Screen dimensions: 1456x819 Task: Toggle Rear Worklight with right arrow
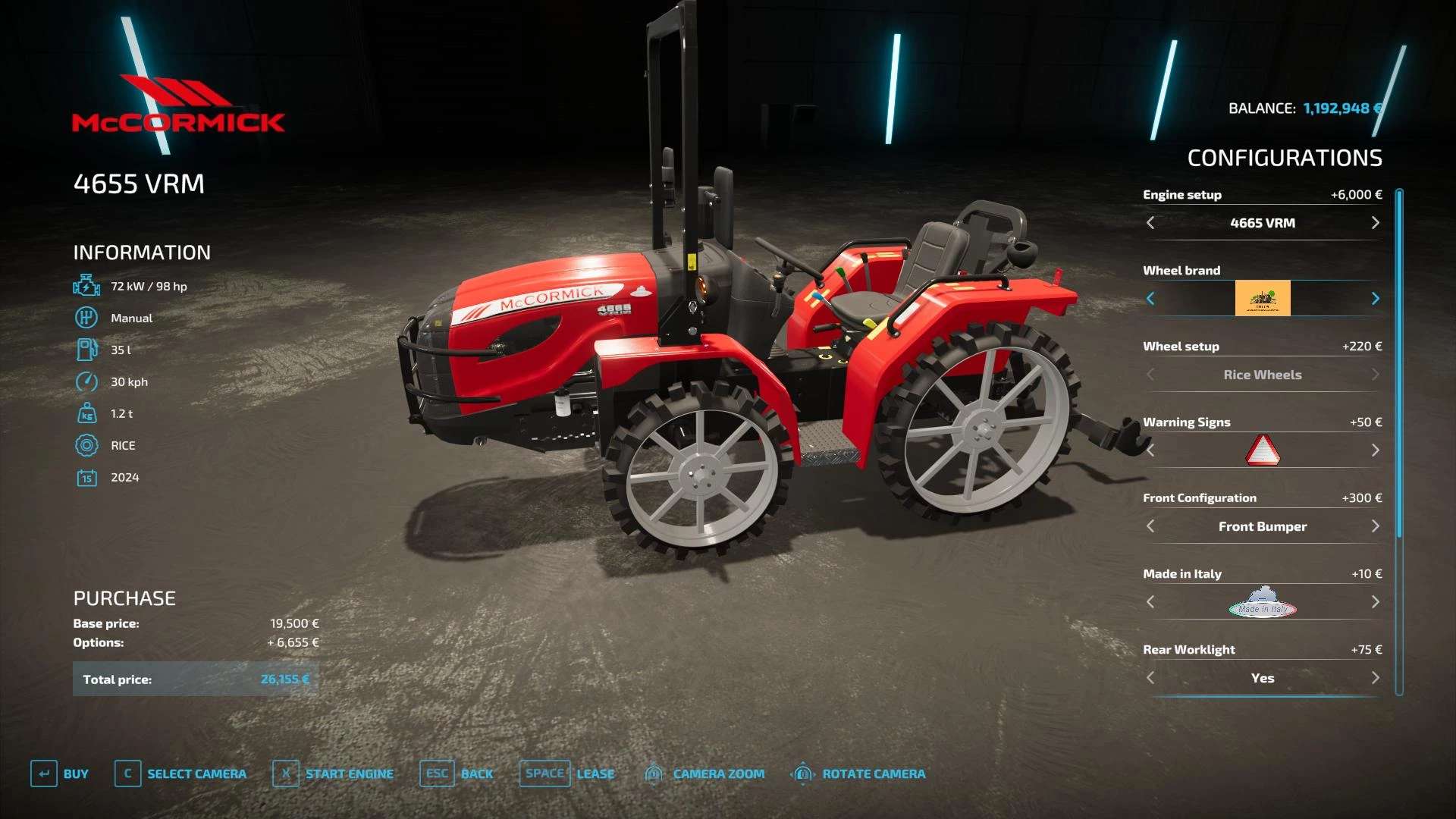pyautogui.click(x=1375, y=678)
